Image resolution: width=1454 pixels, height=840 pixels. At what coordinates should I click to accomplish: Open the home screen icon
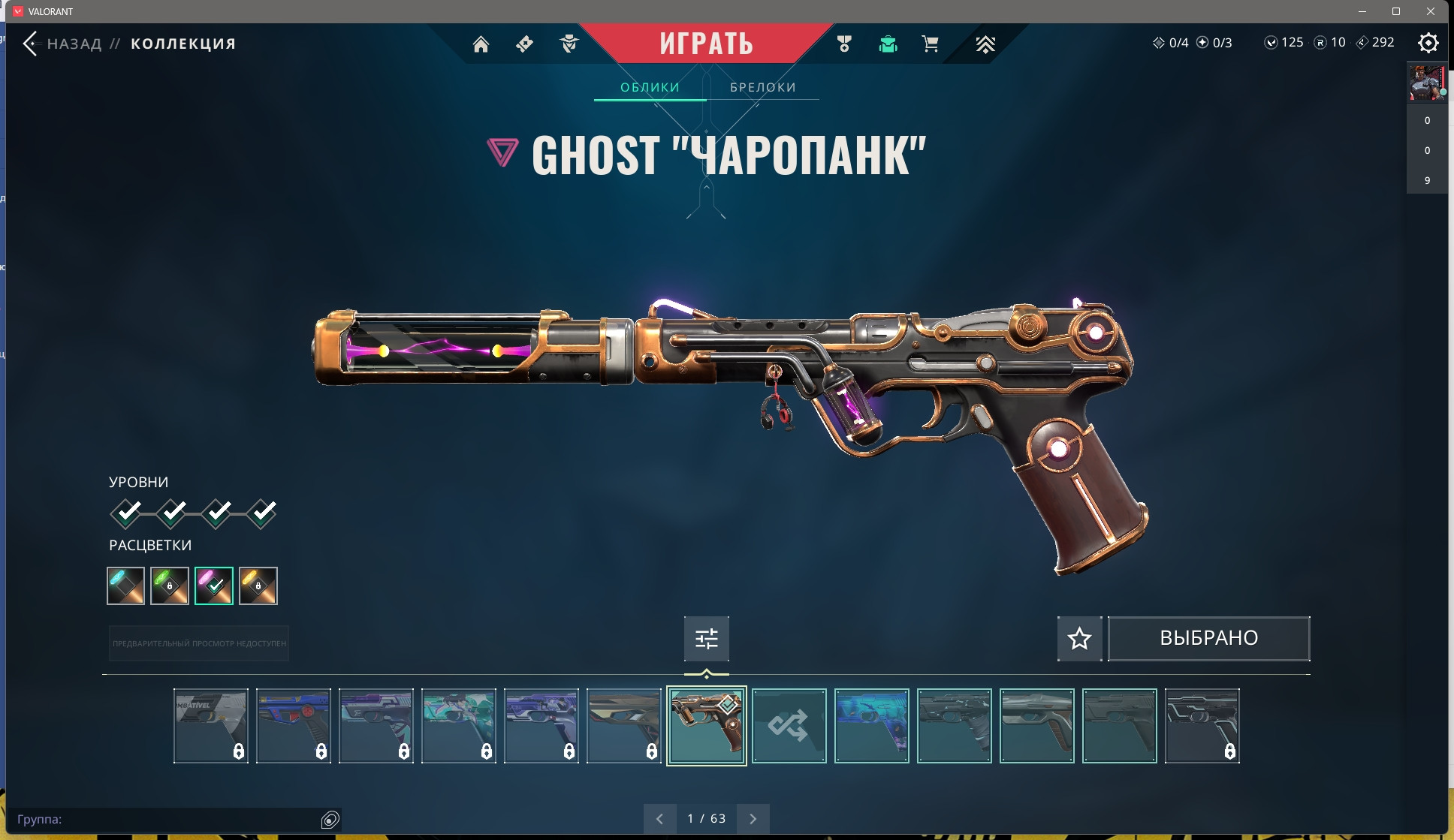pos(481,44)
